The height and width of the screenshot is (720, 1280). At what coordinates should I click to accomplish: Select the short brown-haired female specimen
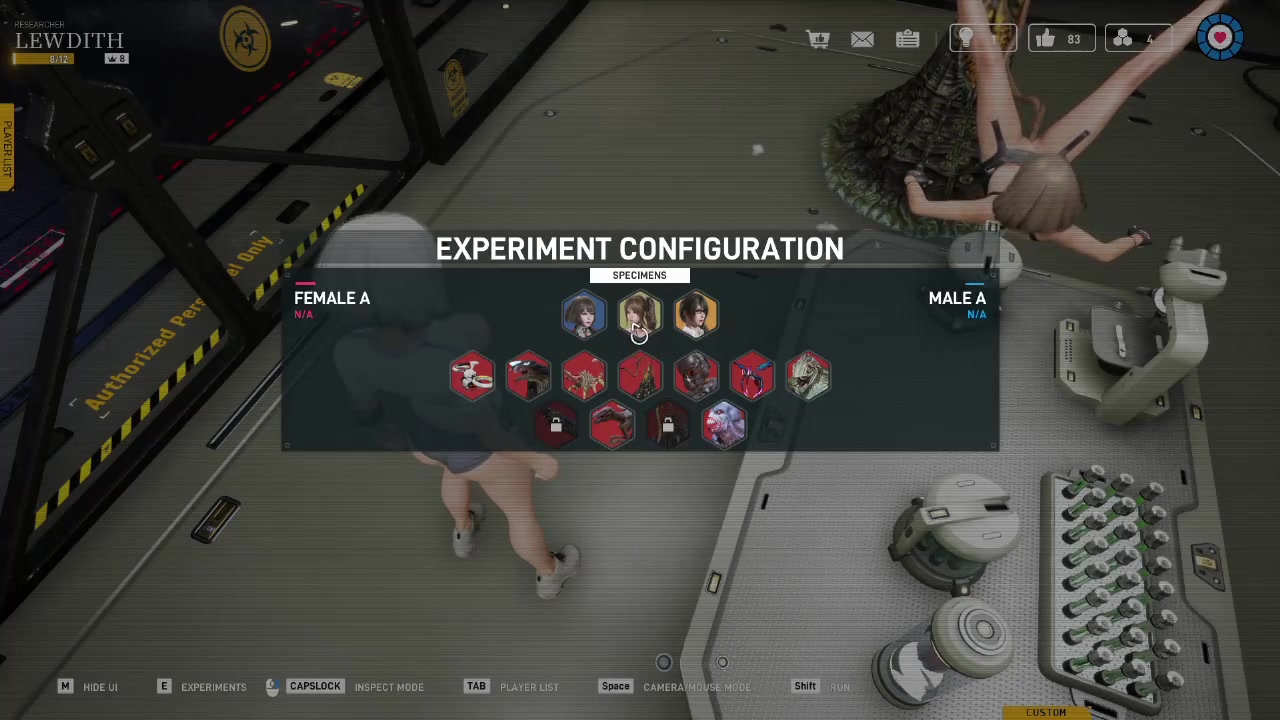coord(584,315)
